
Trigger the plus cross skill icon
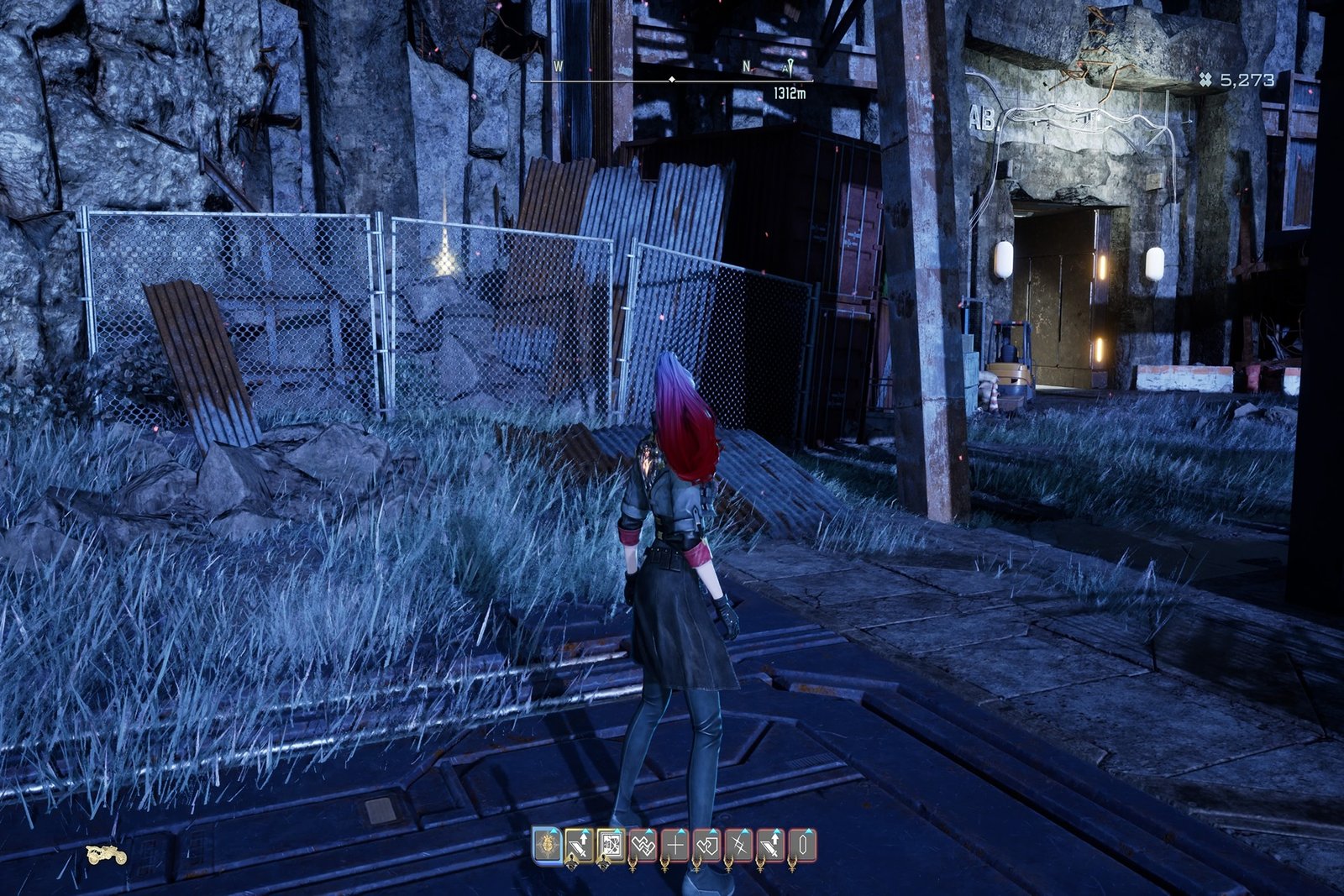[x=675, y=845]
